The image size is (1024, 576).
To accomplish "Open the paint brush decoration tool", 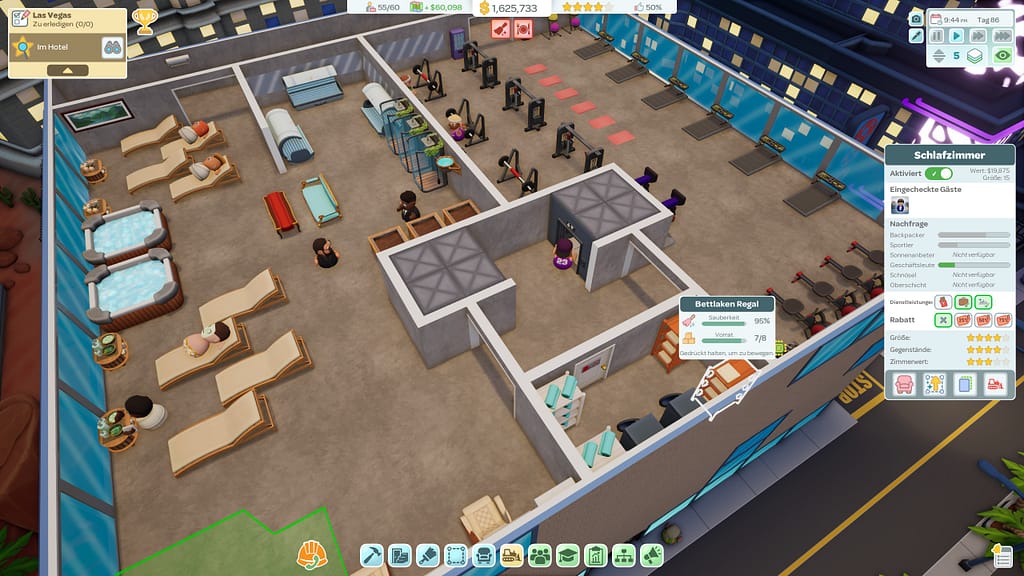I will (428, 554).
